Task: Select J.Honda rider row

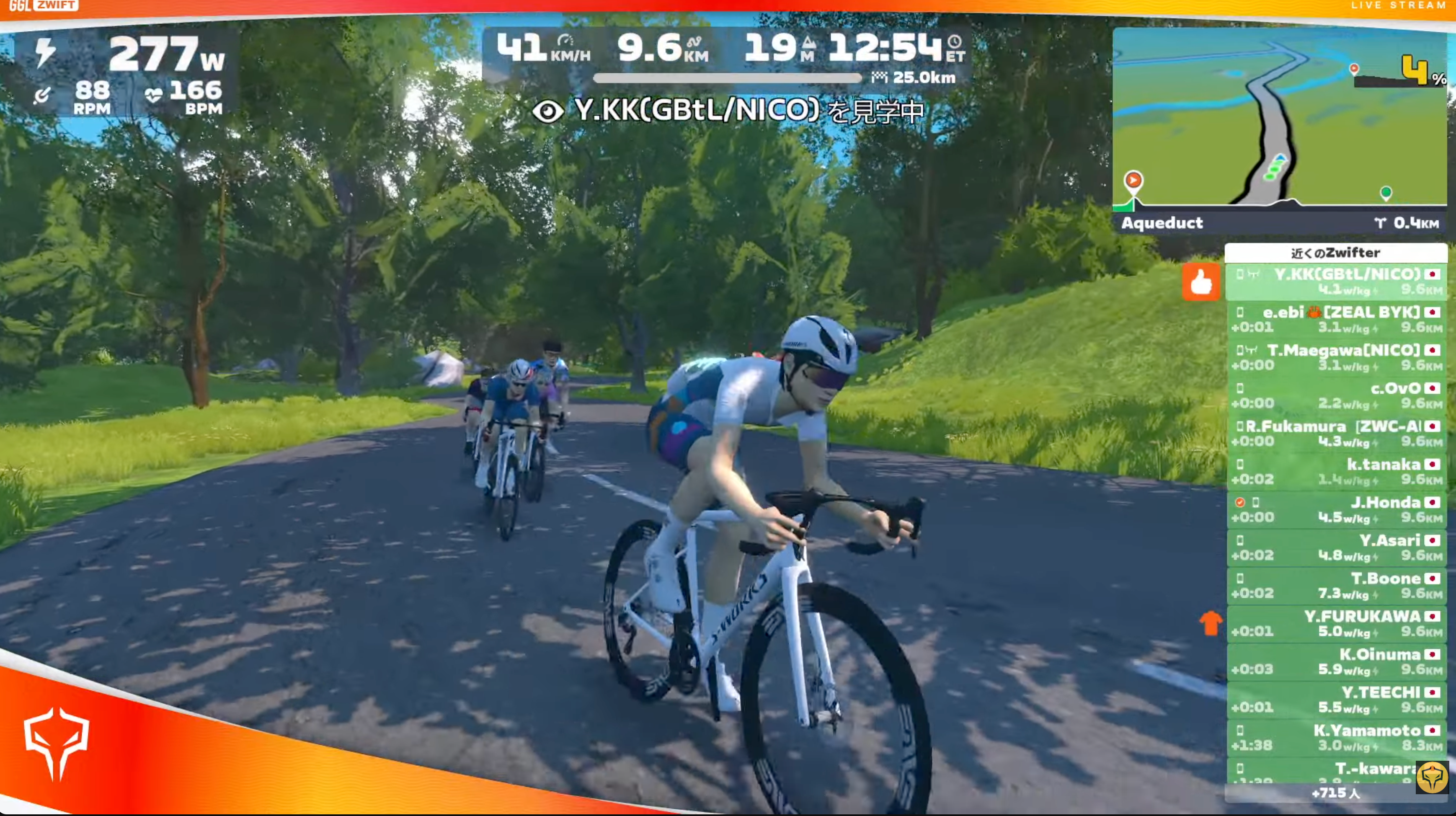Action: click(x=1336, y=509)
